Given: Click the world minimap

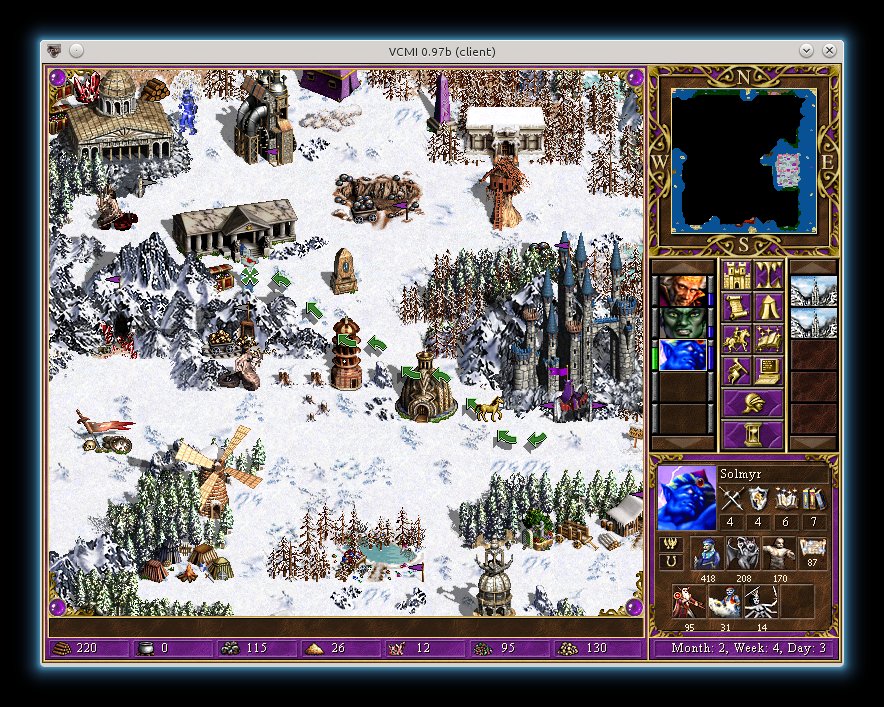Looking at the screenshot, I should coord(744,161).
